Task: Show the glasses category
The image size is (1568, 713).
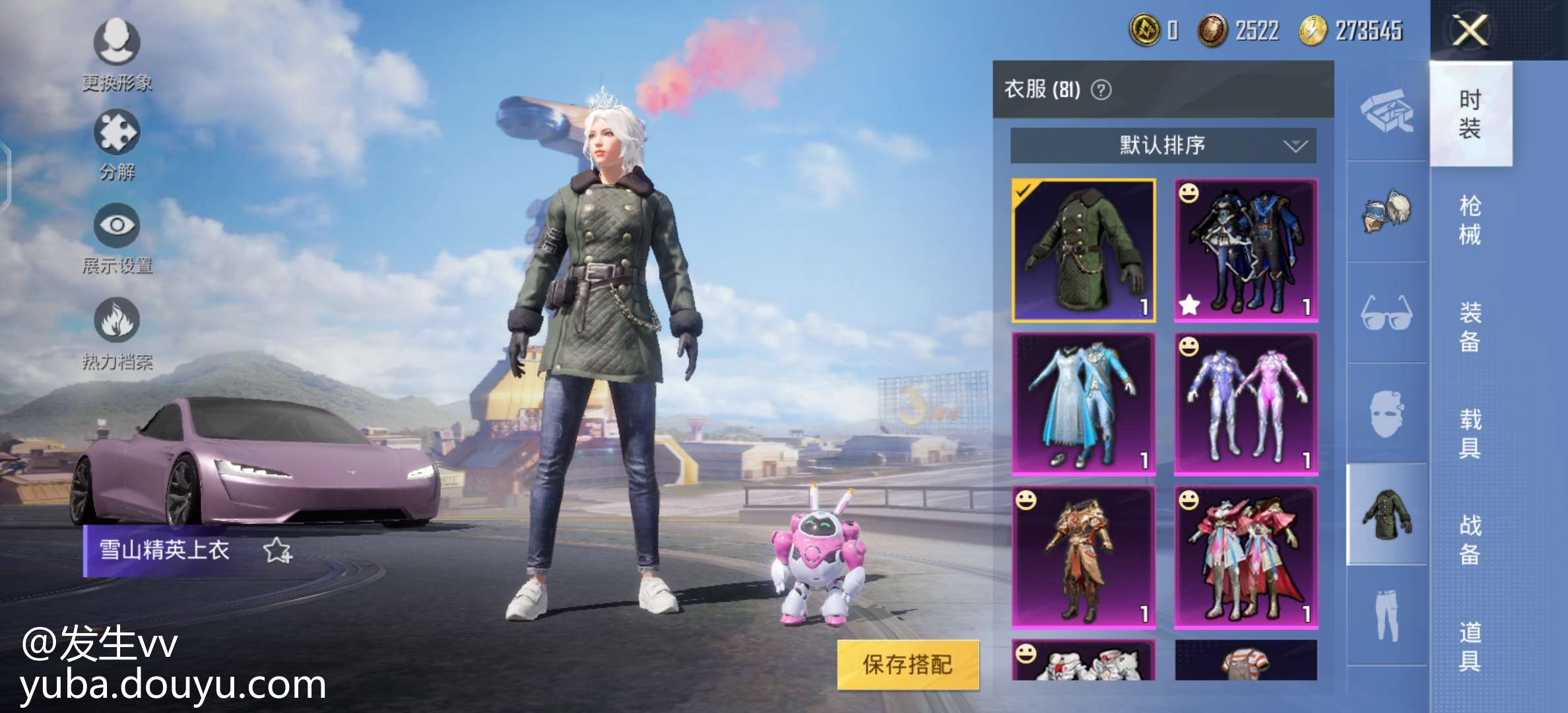Action: [x=1387, y=312]
